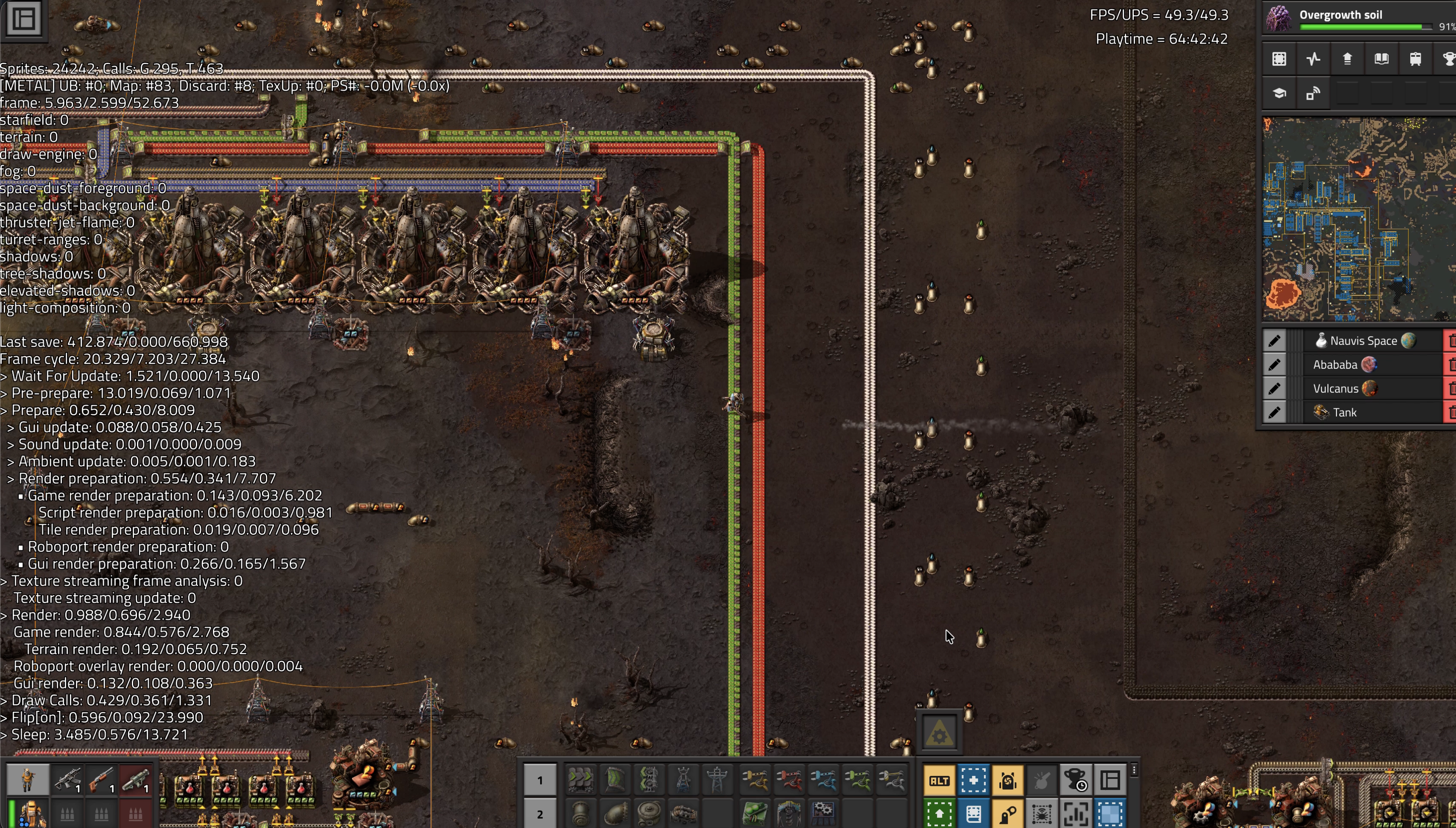The image size is (1456, 828).
Task: Switch to quickbar row 1 selector
Action: [x=539, y=780]
